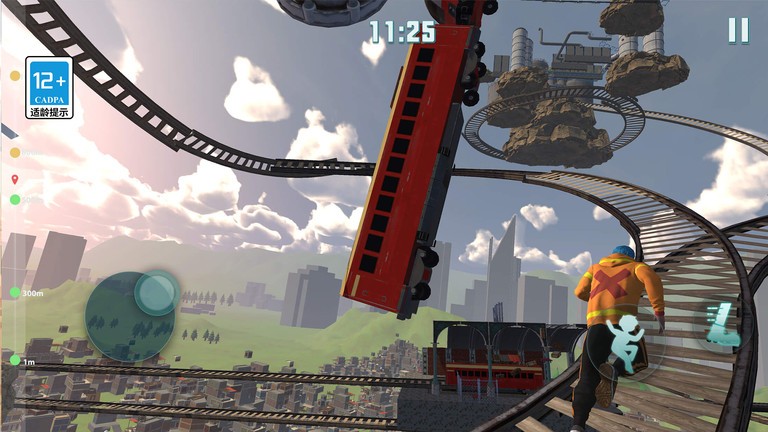The height and width of the screenshot is (432, 768).
Task: Select the 300m checkpoint marker dot
Action: point(15,293)
